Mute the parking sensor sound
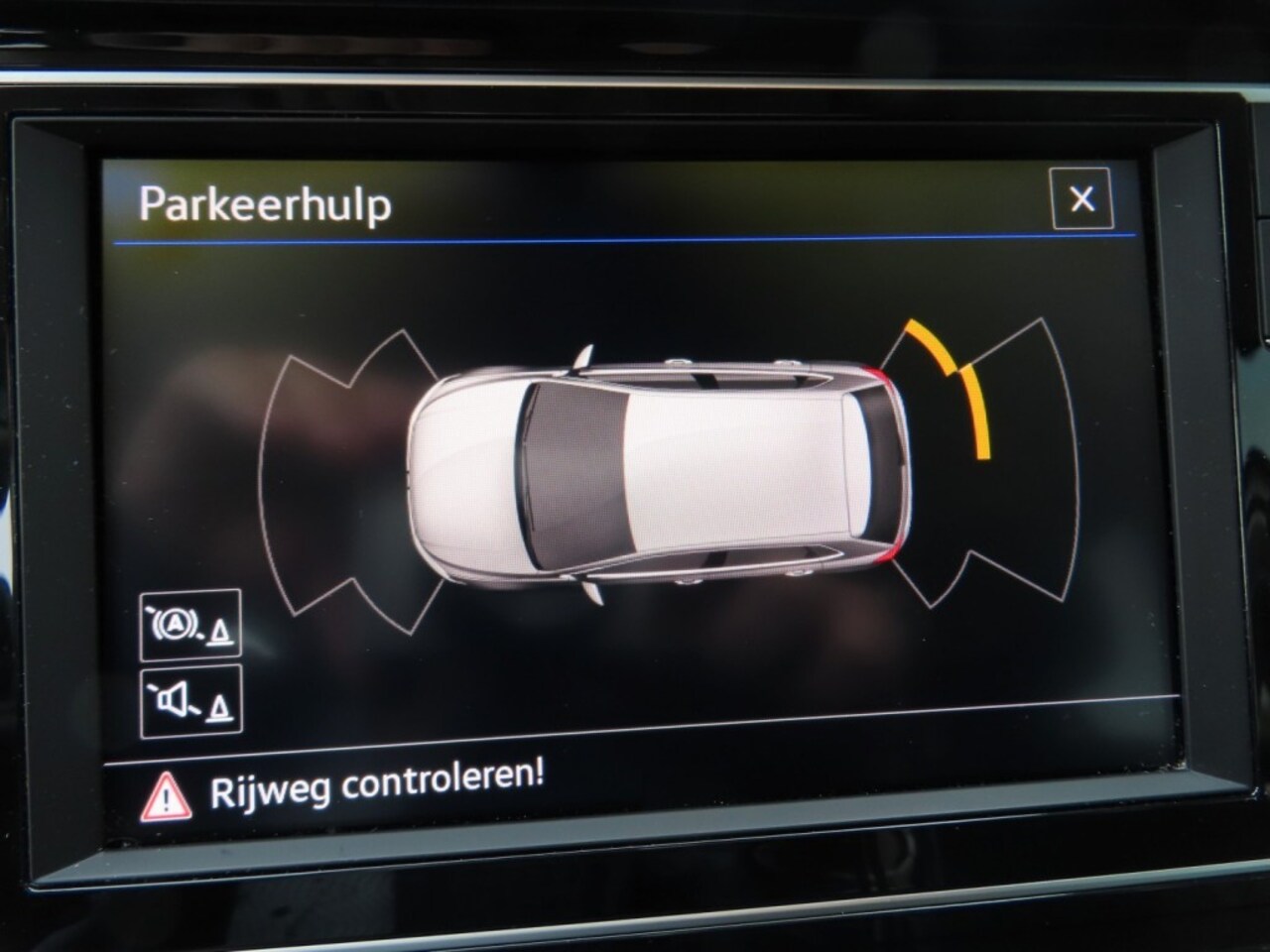This screenshot has height=952, width=1270. 190,702
